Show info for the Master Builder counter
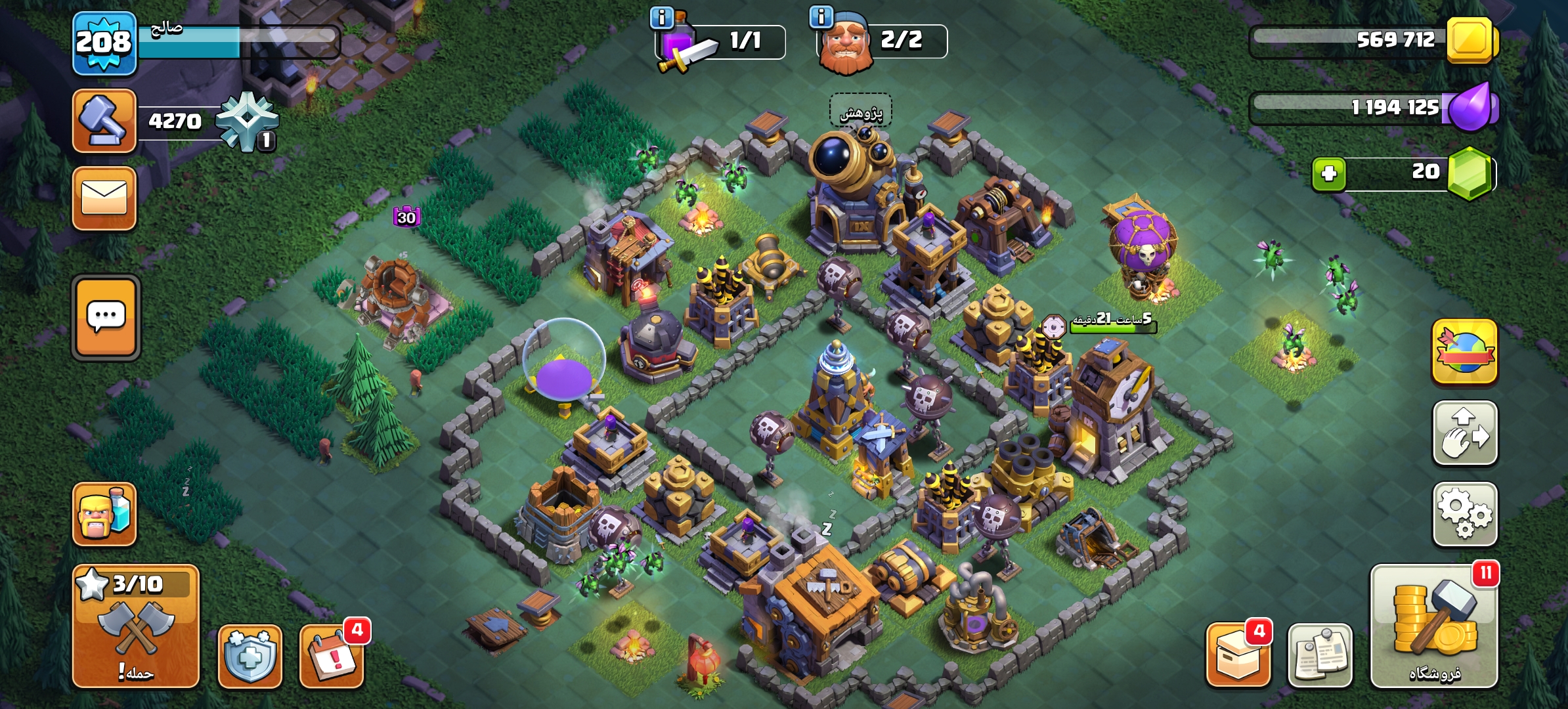Viewport: 1568px width, 709px height. pos(821,16)
